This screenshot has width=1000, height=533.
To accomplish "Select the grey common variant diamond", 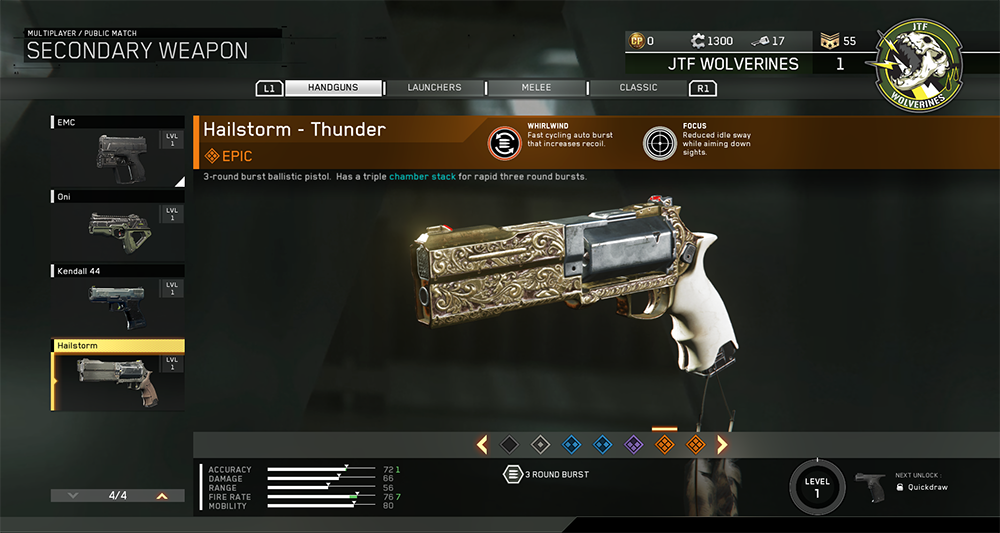I will [x=540, y=444].
